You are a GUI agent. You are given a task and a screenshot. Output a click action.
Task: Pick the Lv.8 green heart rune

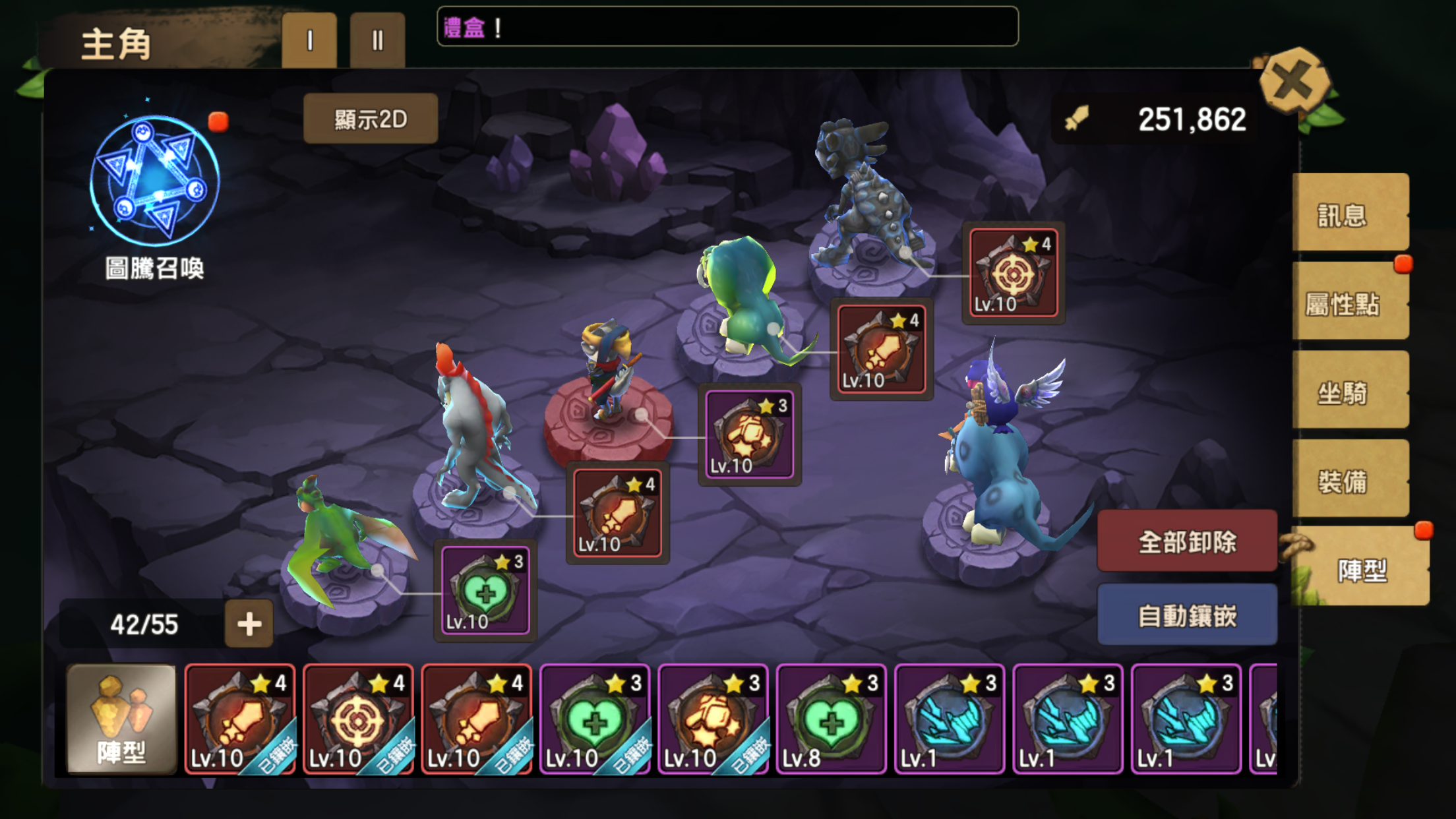(x=831, y=719)
